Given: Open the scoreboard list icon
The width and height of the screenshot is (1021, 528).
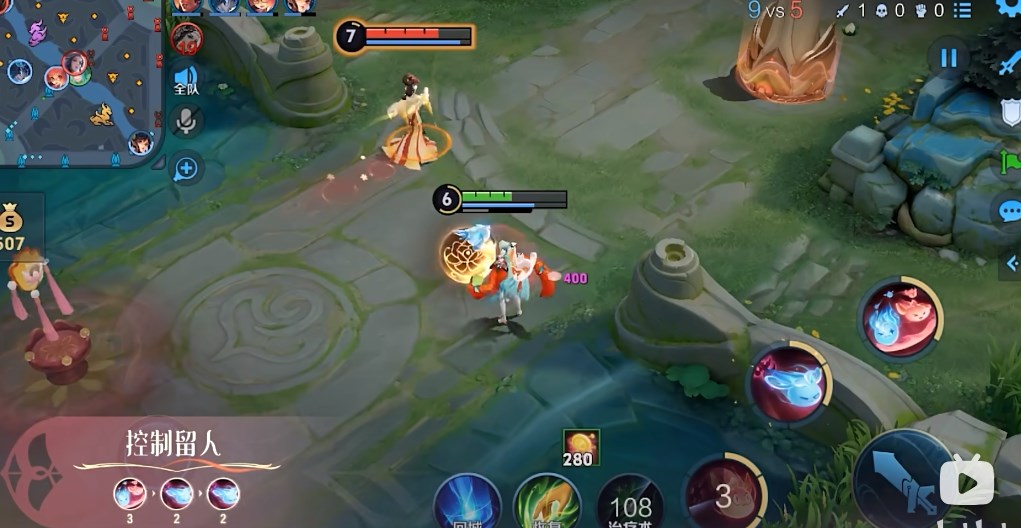Looking at the screenshot, I should 962,11.
